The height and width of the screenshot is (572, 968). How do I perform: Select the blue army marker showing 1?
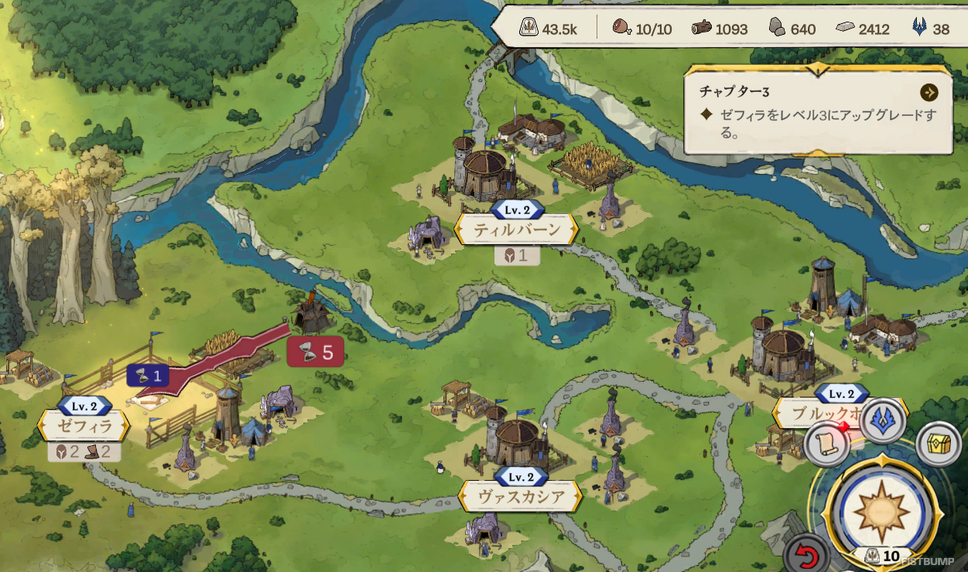point(147,375)
